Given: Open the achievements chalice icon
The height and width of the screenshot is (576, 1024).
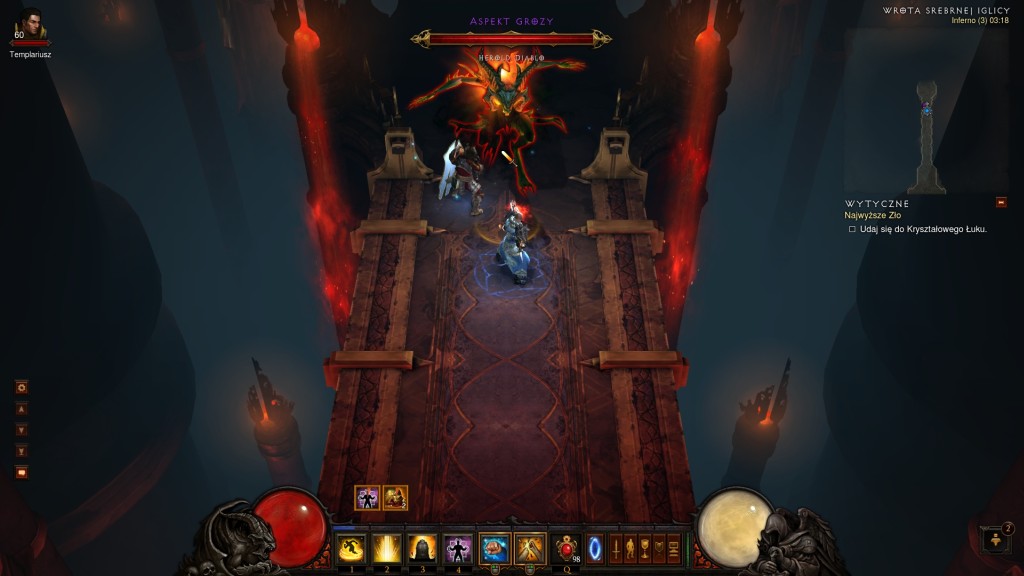Looking at the screenshot, I should [644, 548].
